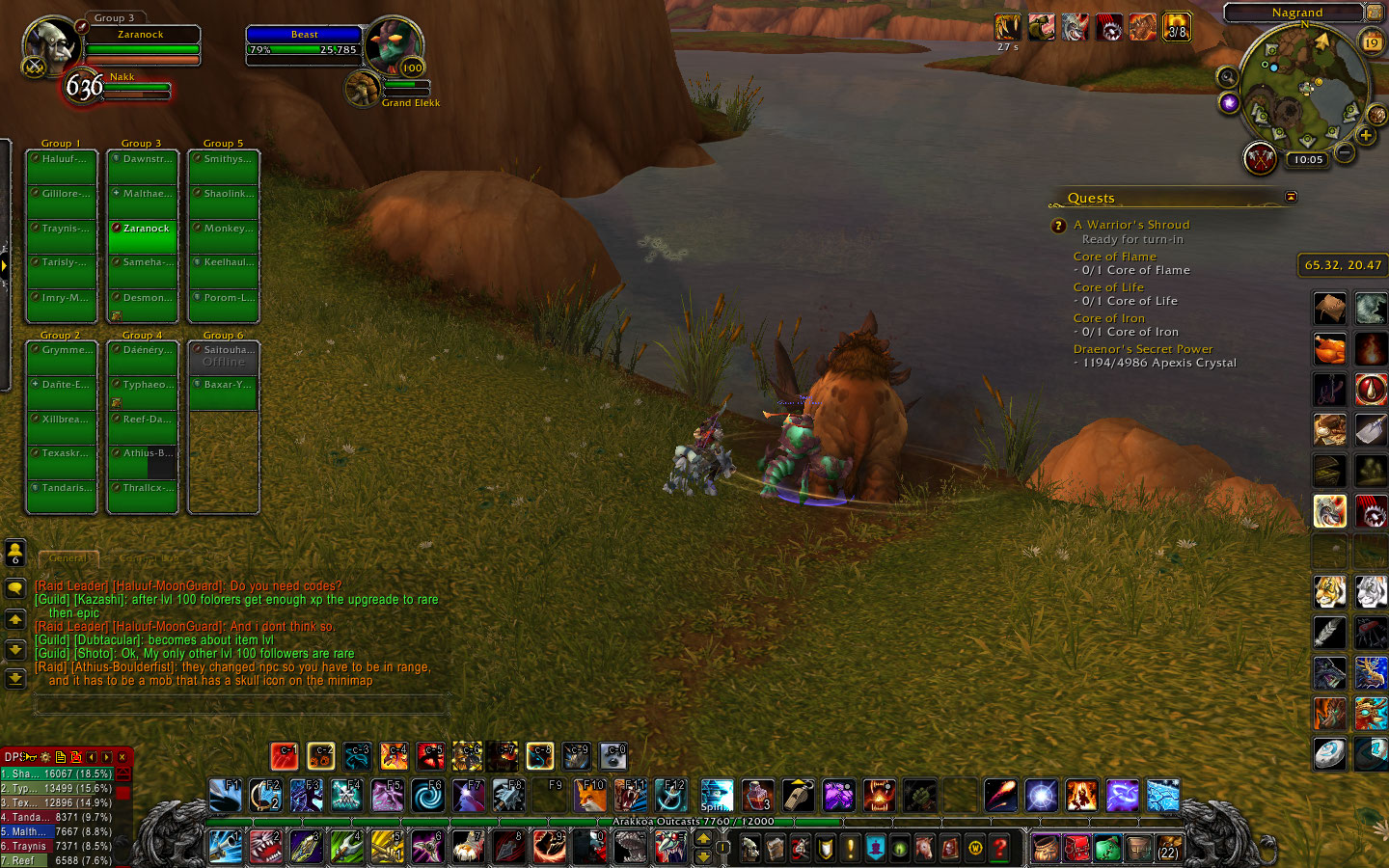Select the General chat tab
This screenshot has height=868, width=1389.
click(x=68, y=557)
